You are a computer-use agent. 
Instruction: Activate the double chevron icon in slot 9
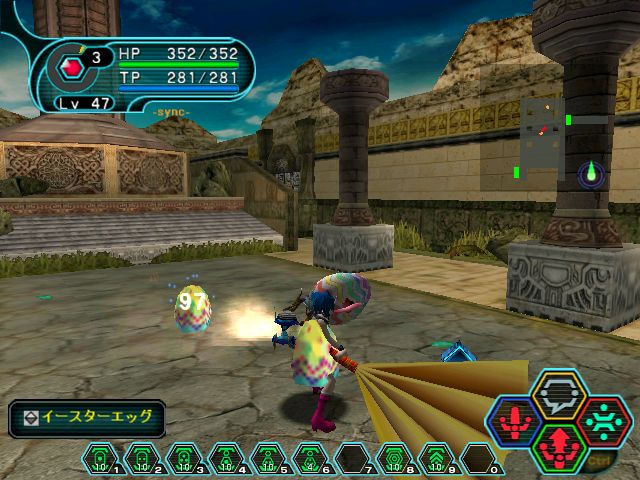pos(435,458)
